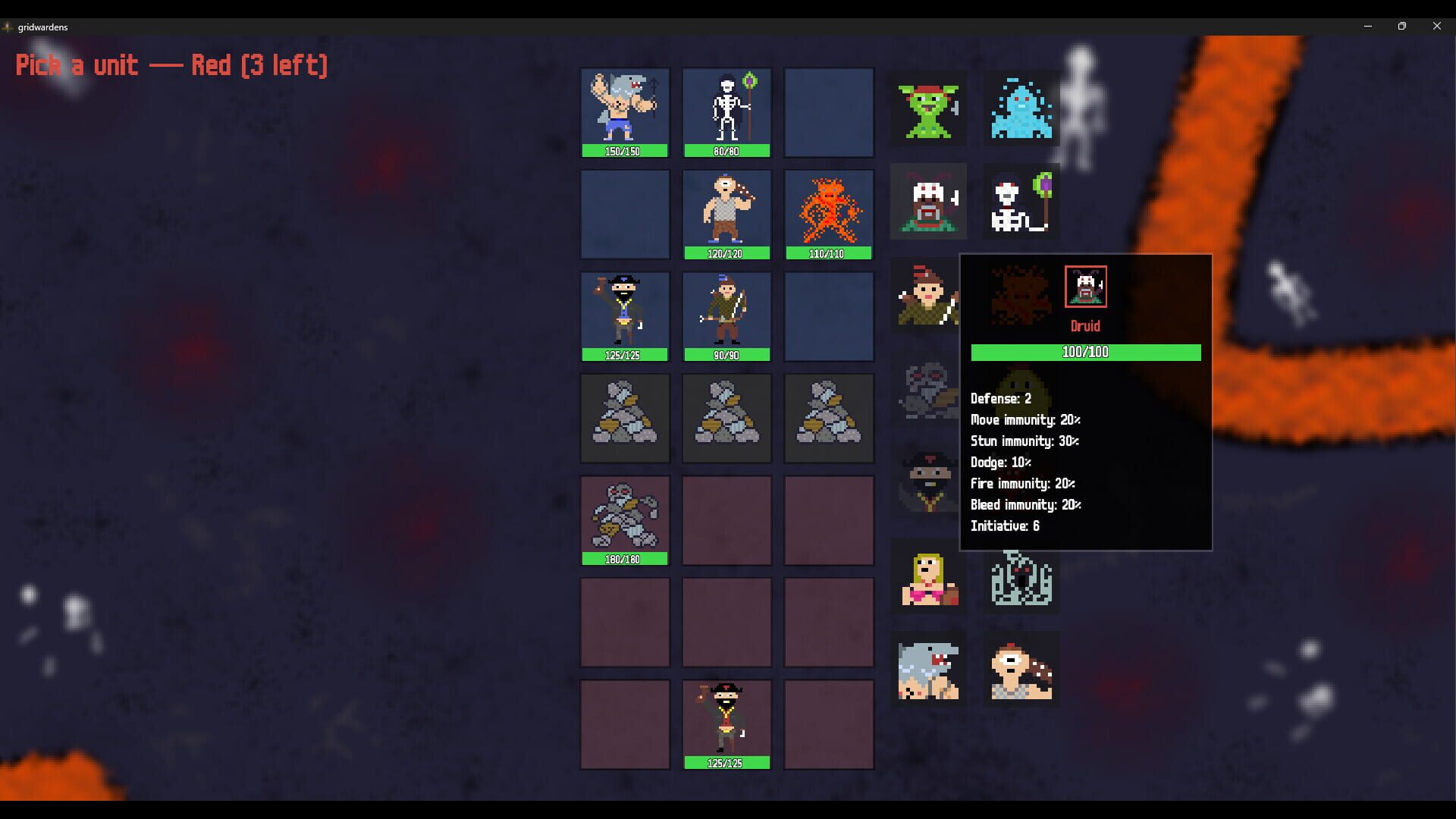Click the Druid's green 100/100 health bar

pyautogui.click(x=1085, y=352)
